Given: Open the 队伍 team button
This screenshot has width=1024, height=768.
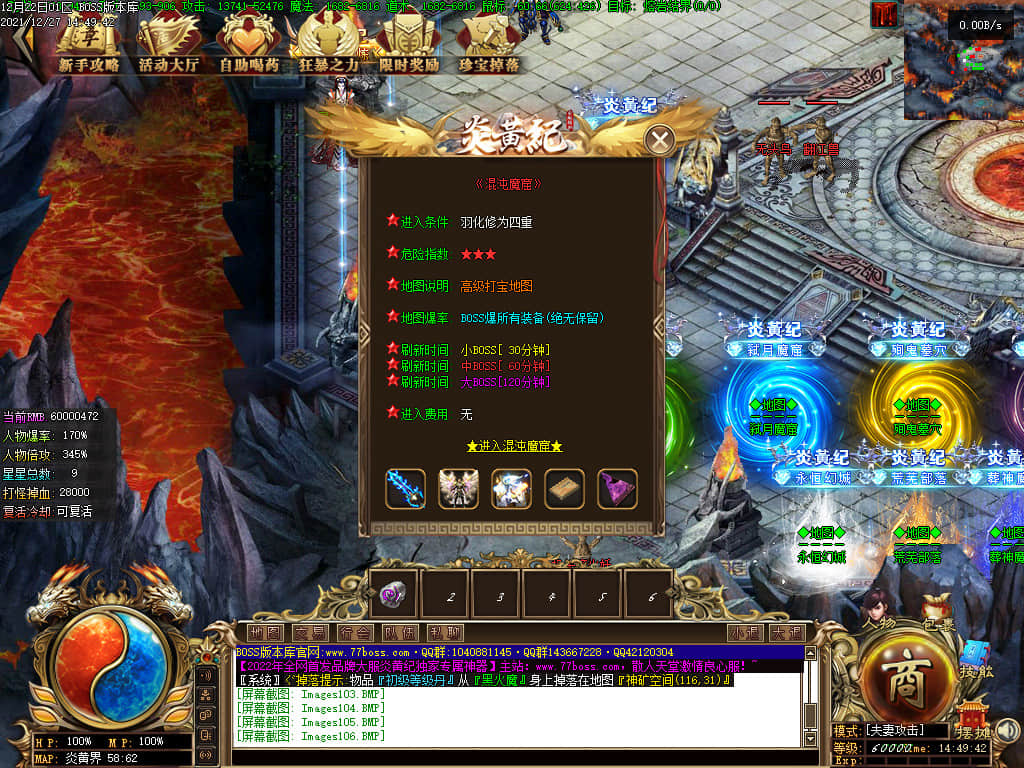Looking at the screenshot, I should tap(400, 632).
